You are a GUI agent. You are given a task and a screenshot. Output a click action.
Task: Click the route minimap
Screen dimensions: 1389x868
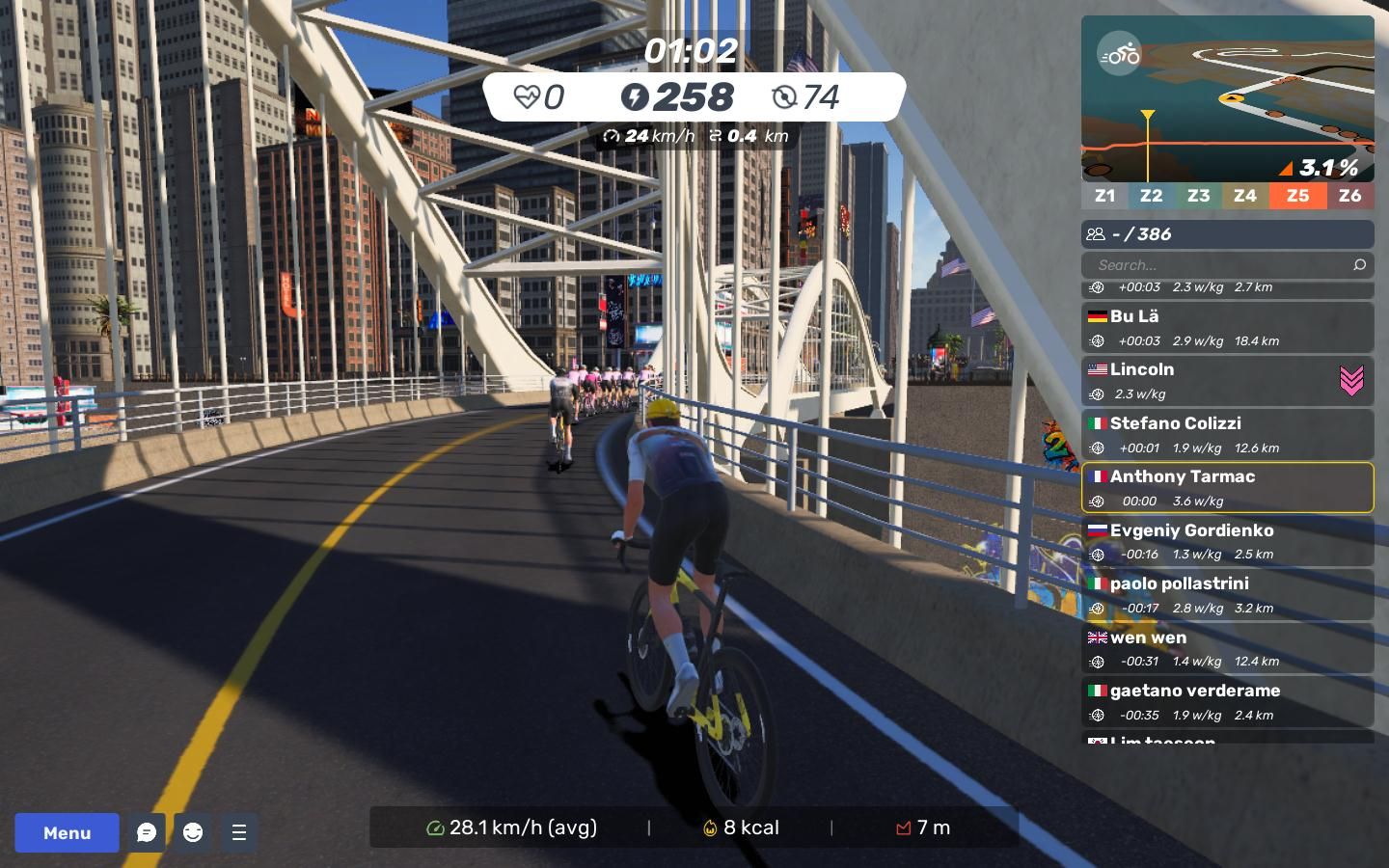[1227, 98]
